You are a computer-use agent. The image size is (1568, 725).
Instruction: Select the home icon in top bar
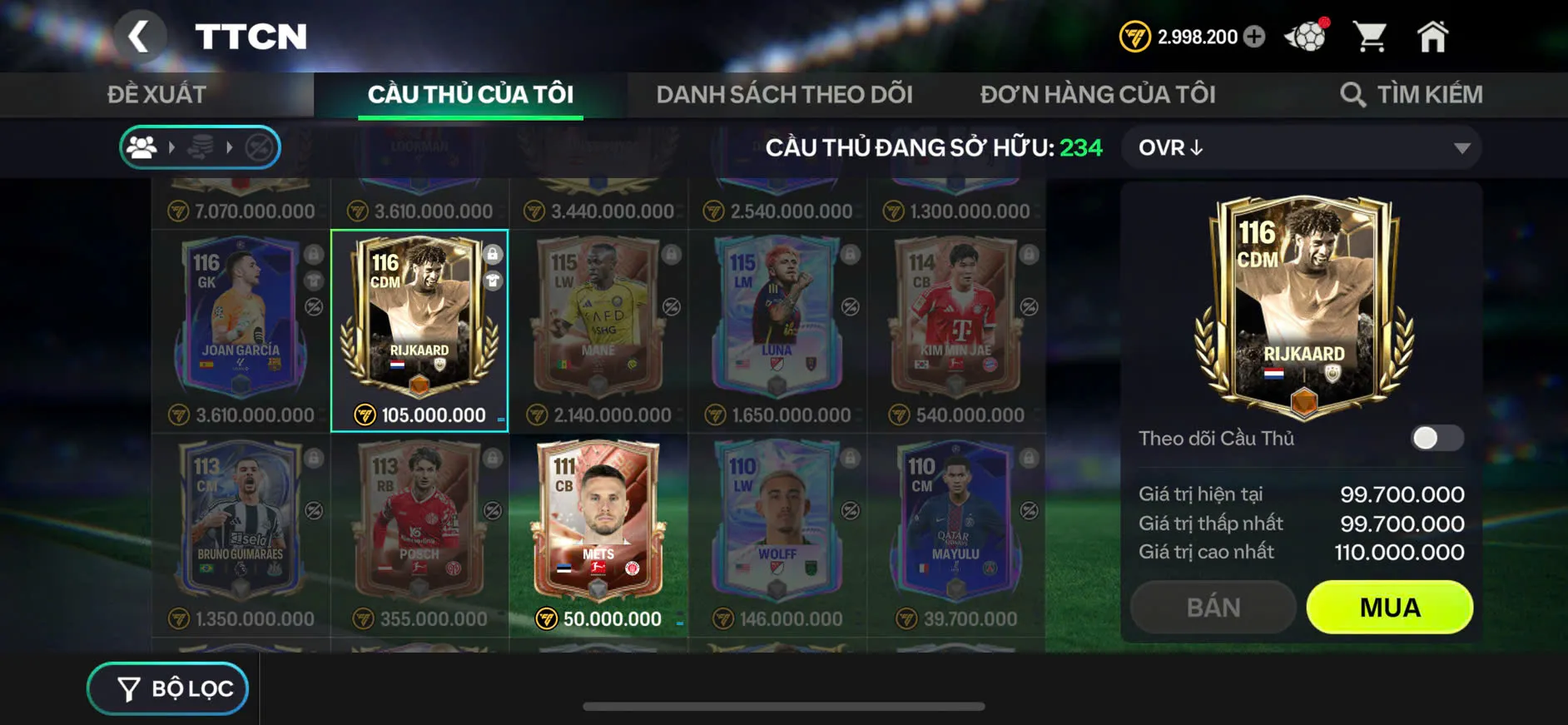1433,35
